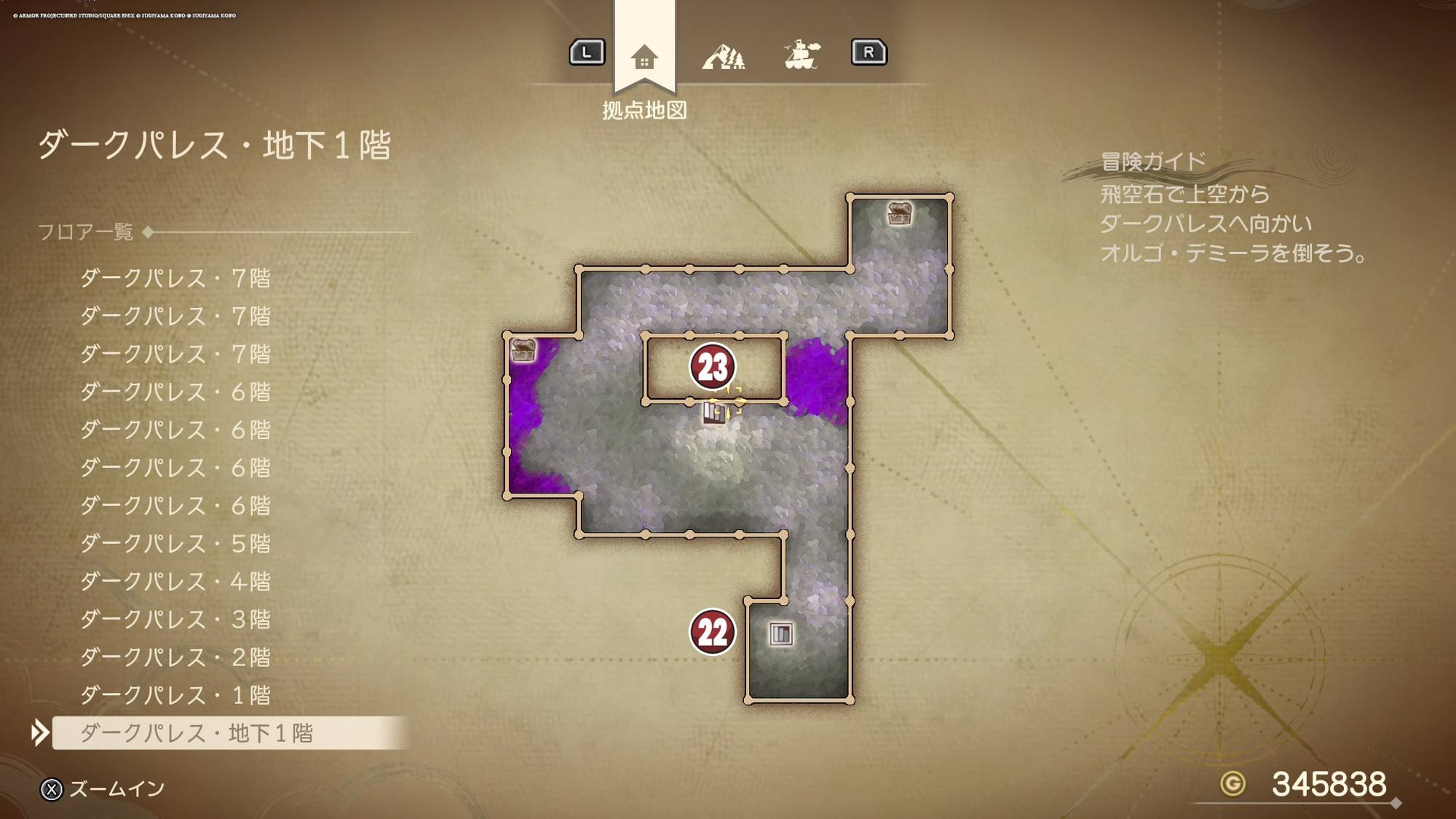Click map marker number 23
The width and height of the screenshot is (1456, 819).
click(x=713, y=366)
